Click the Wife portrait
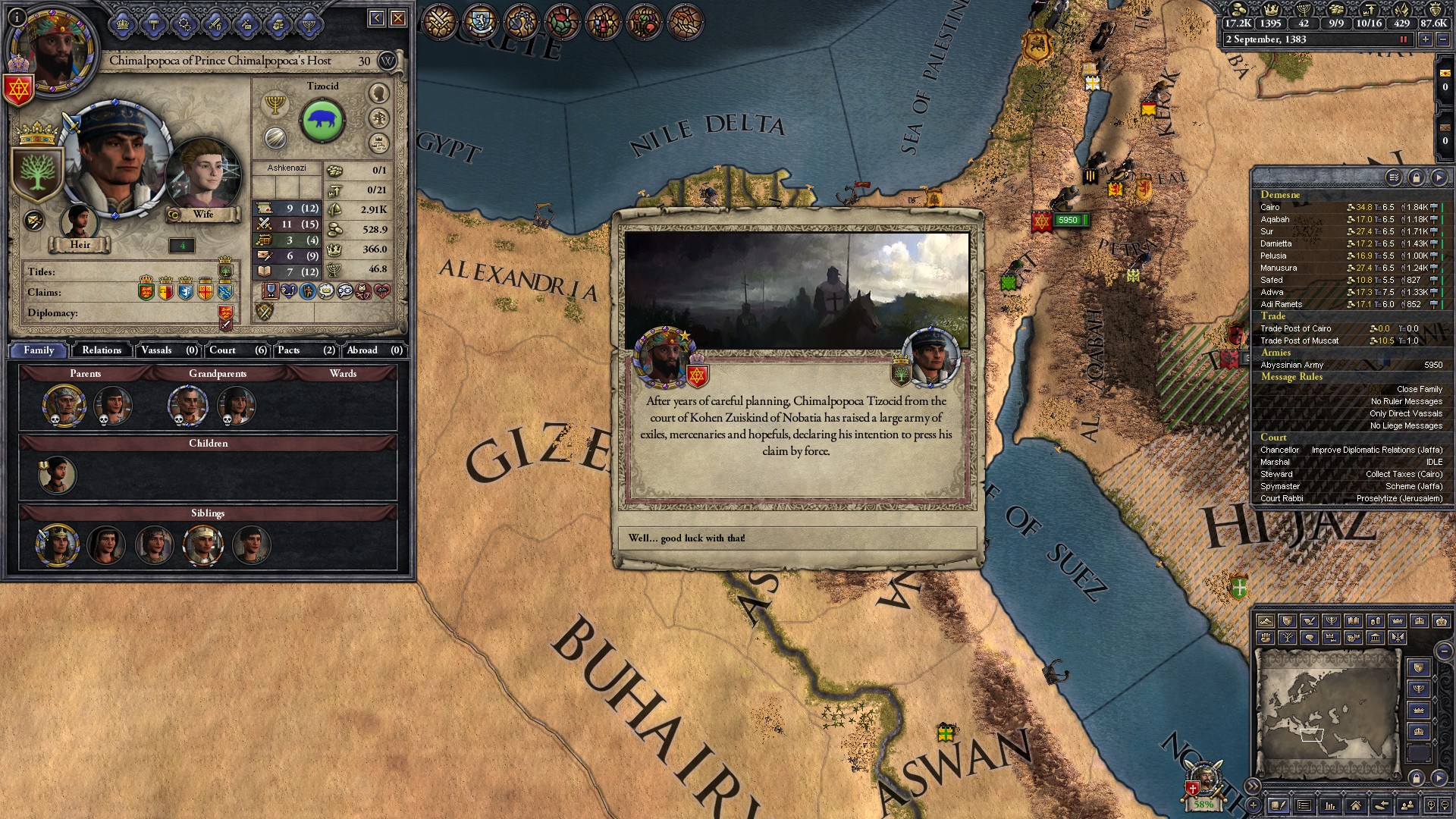The image size is (1456, 819). click(203, 176)
